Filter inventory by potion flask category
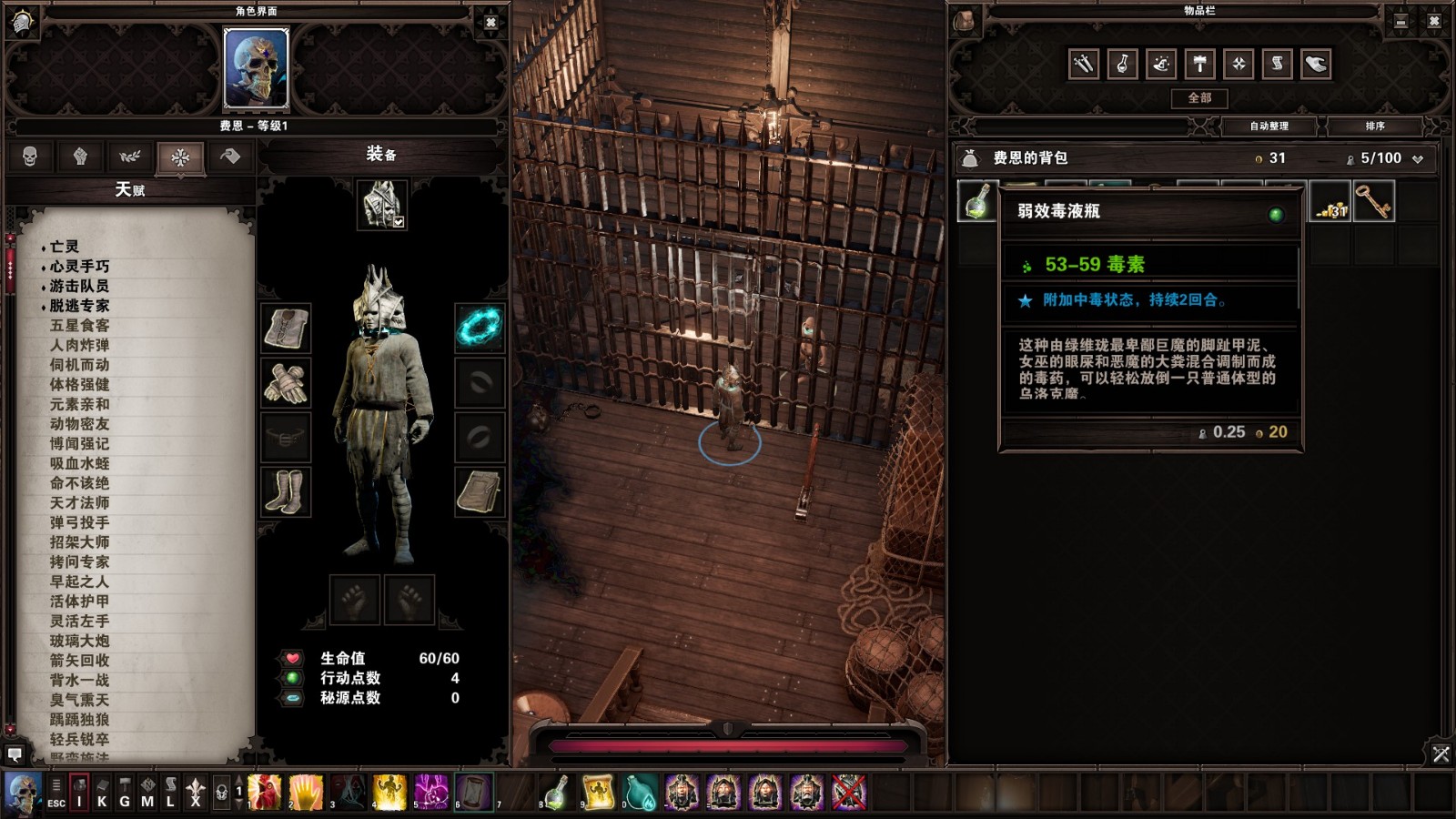The image size is (1456, 819). tap(1122, 64)
